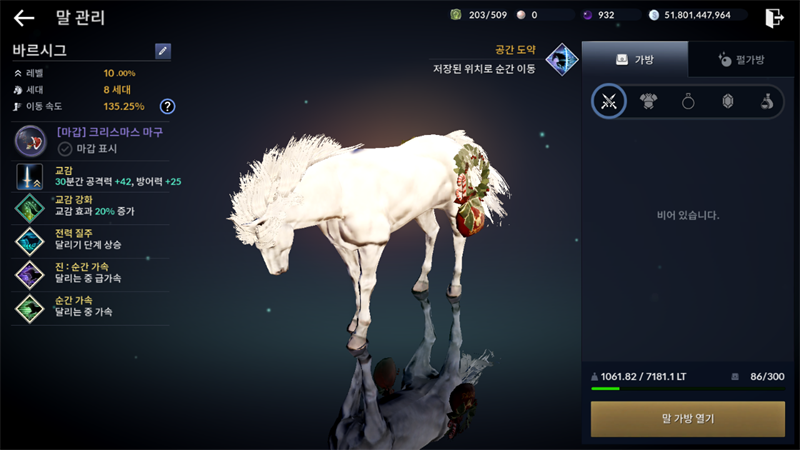800x450 pixels.
Task: Filter bag by armor category
Action: point(648,101)
